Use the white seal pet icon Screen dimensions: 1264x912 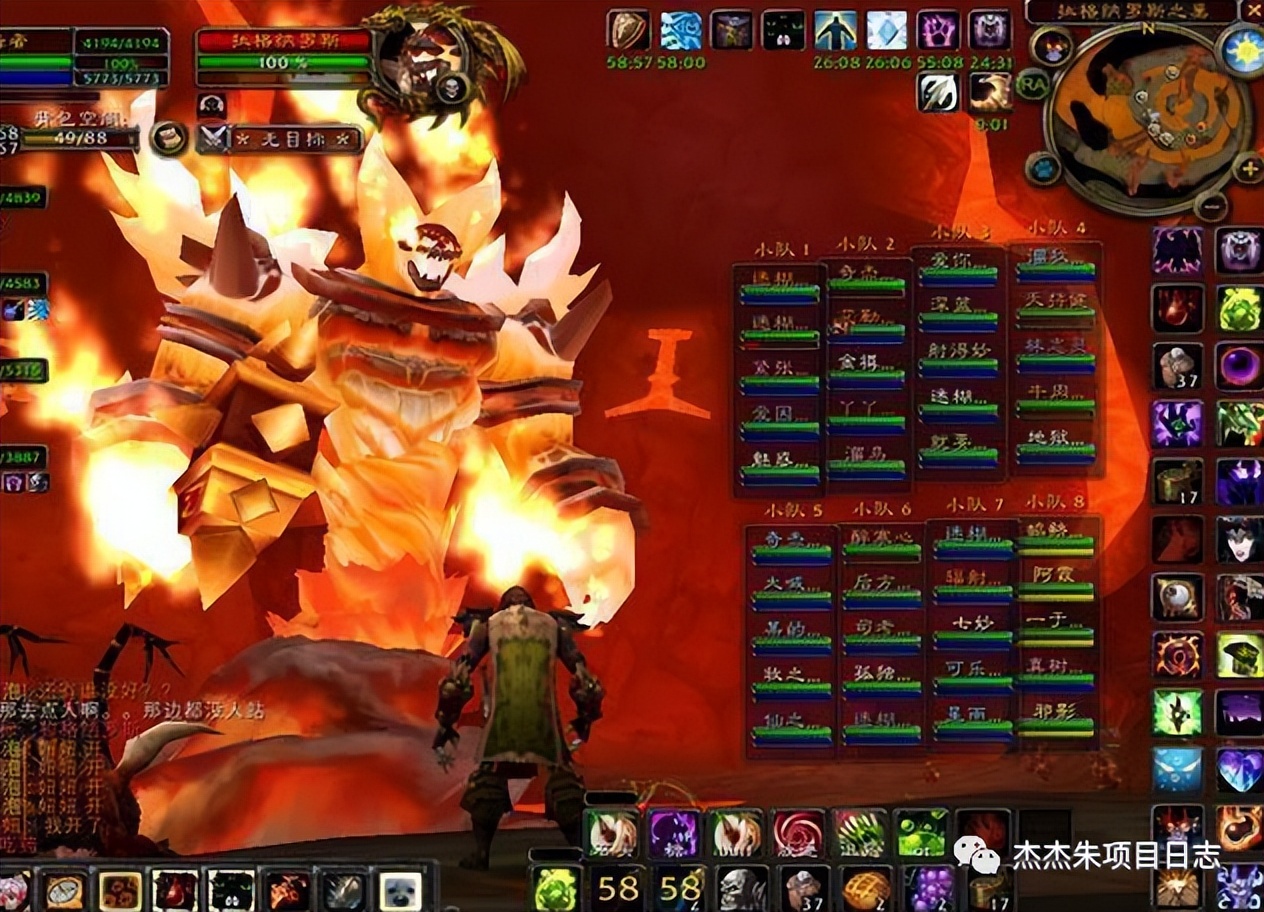point(400,889)
